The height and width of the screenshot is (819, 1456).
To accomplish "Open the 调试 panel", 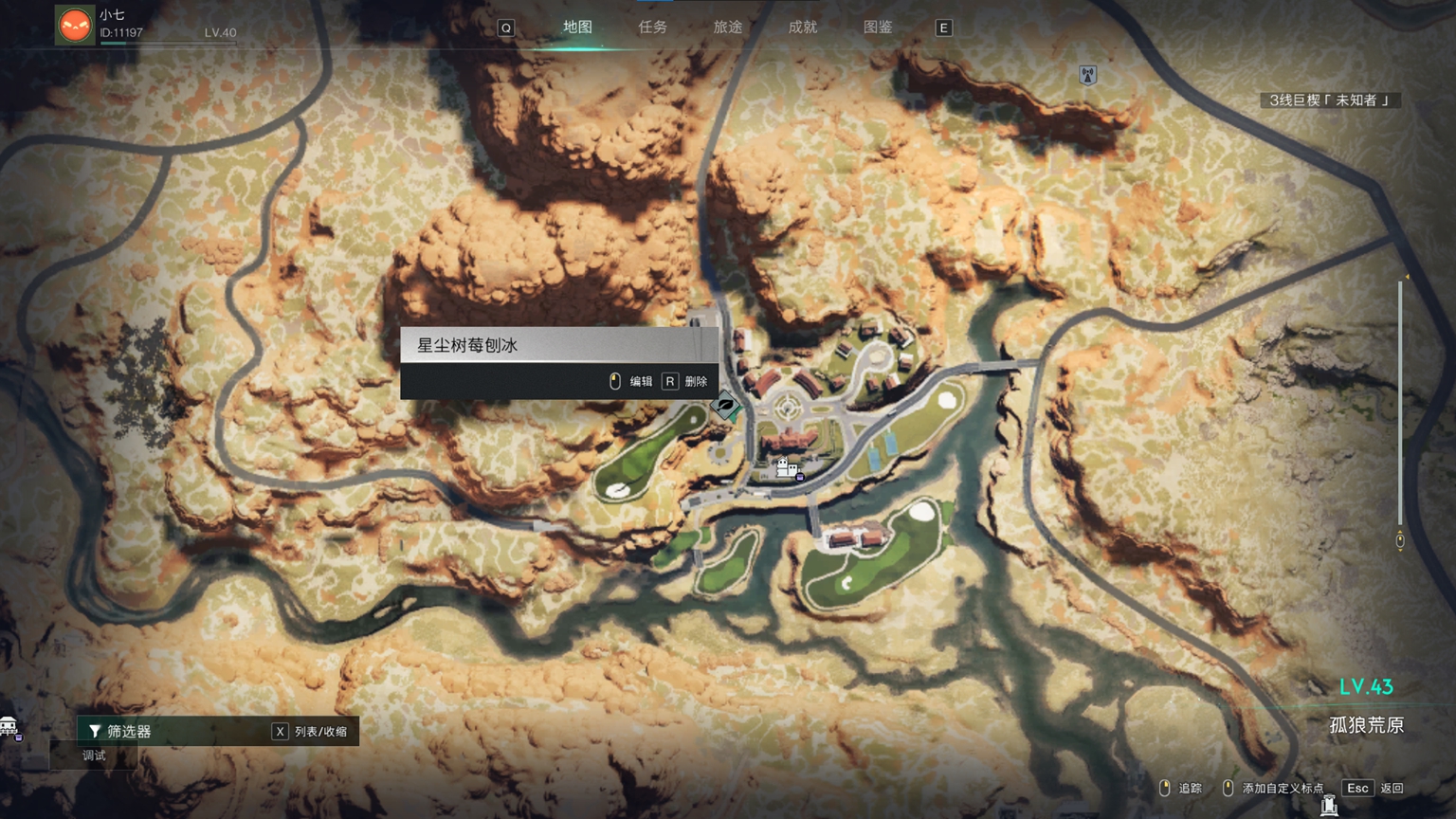I will click(94, 755).
